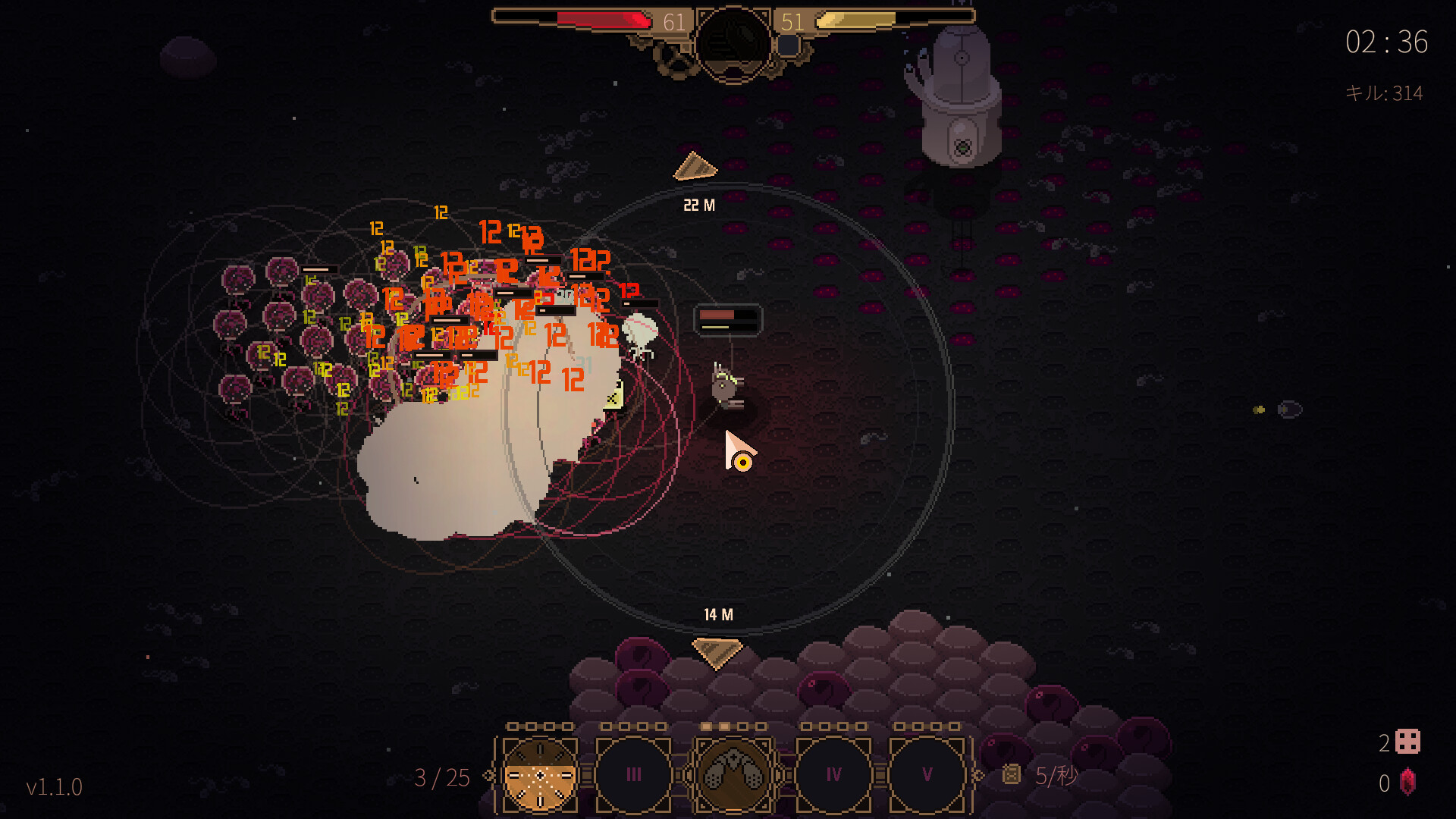Pick the empty slot labeled V
The image size is (1456, 819).
coord(927,775)
